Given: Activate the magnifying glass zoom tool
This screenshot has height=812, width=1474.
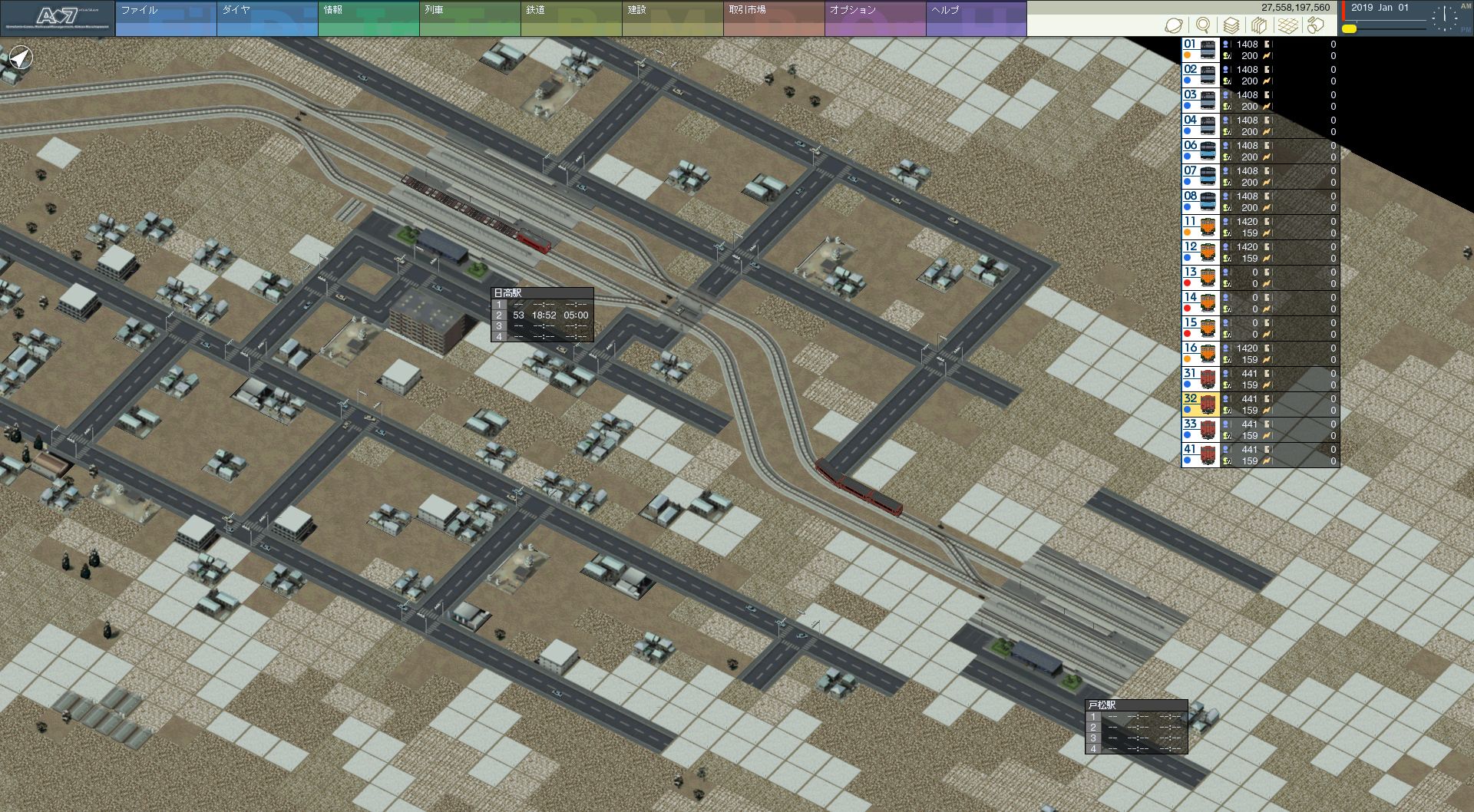Looking at the screenshot, I should pos(1203,25).
